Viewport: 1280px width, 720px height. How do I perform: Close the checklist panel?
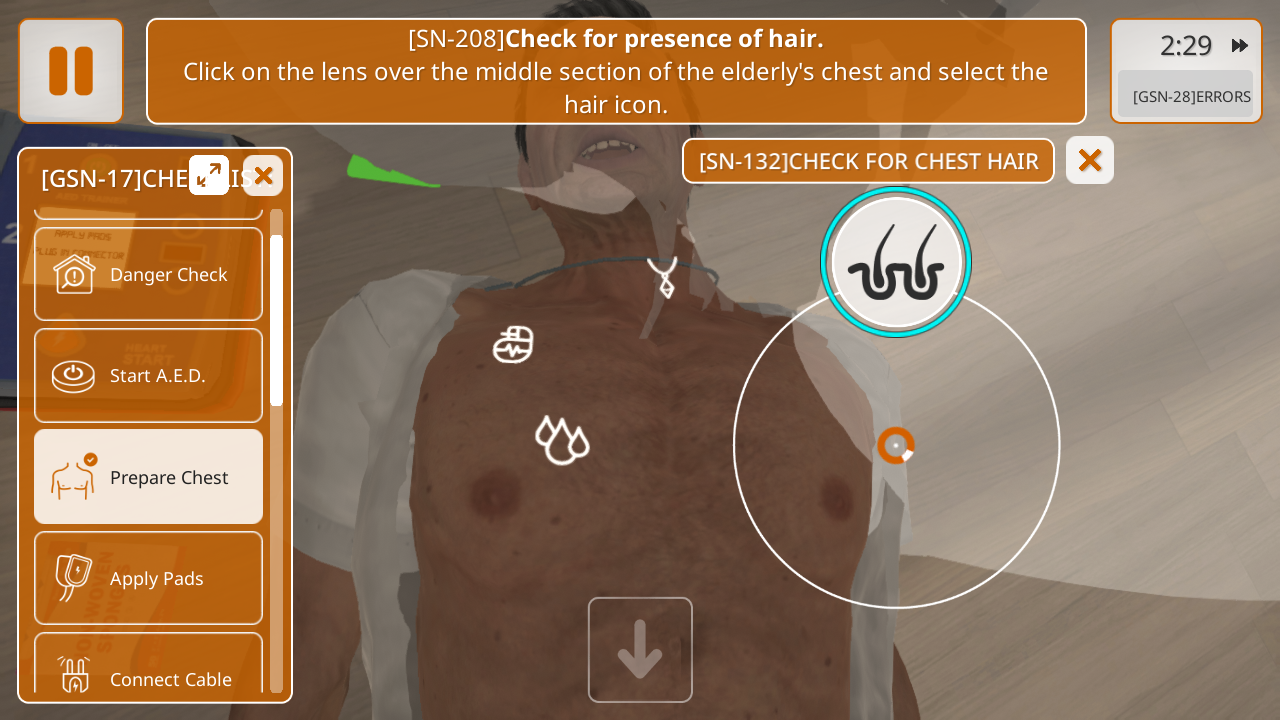click(x=263, y=176)
